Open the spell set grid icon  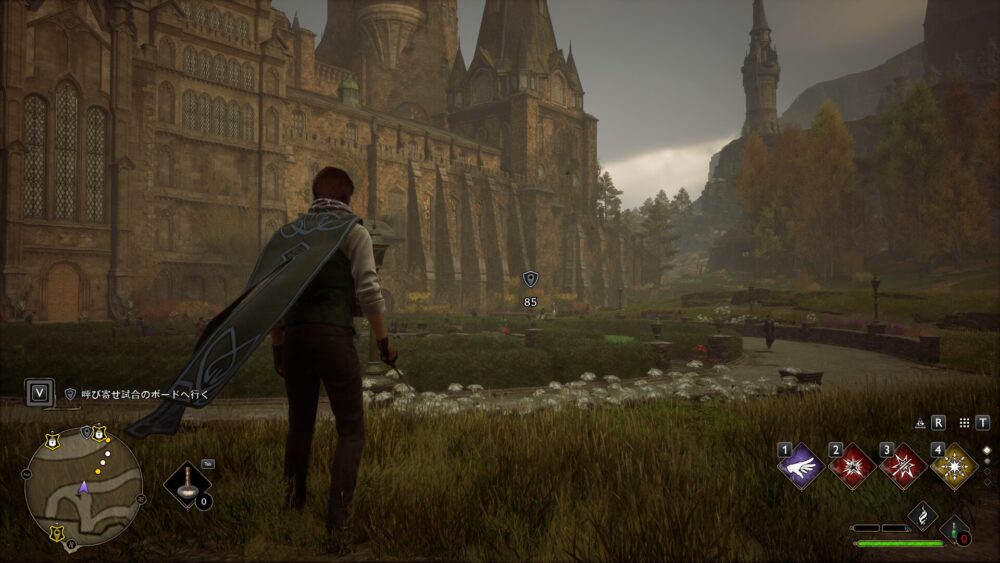(x=965, y=423)
